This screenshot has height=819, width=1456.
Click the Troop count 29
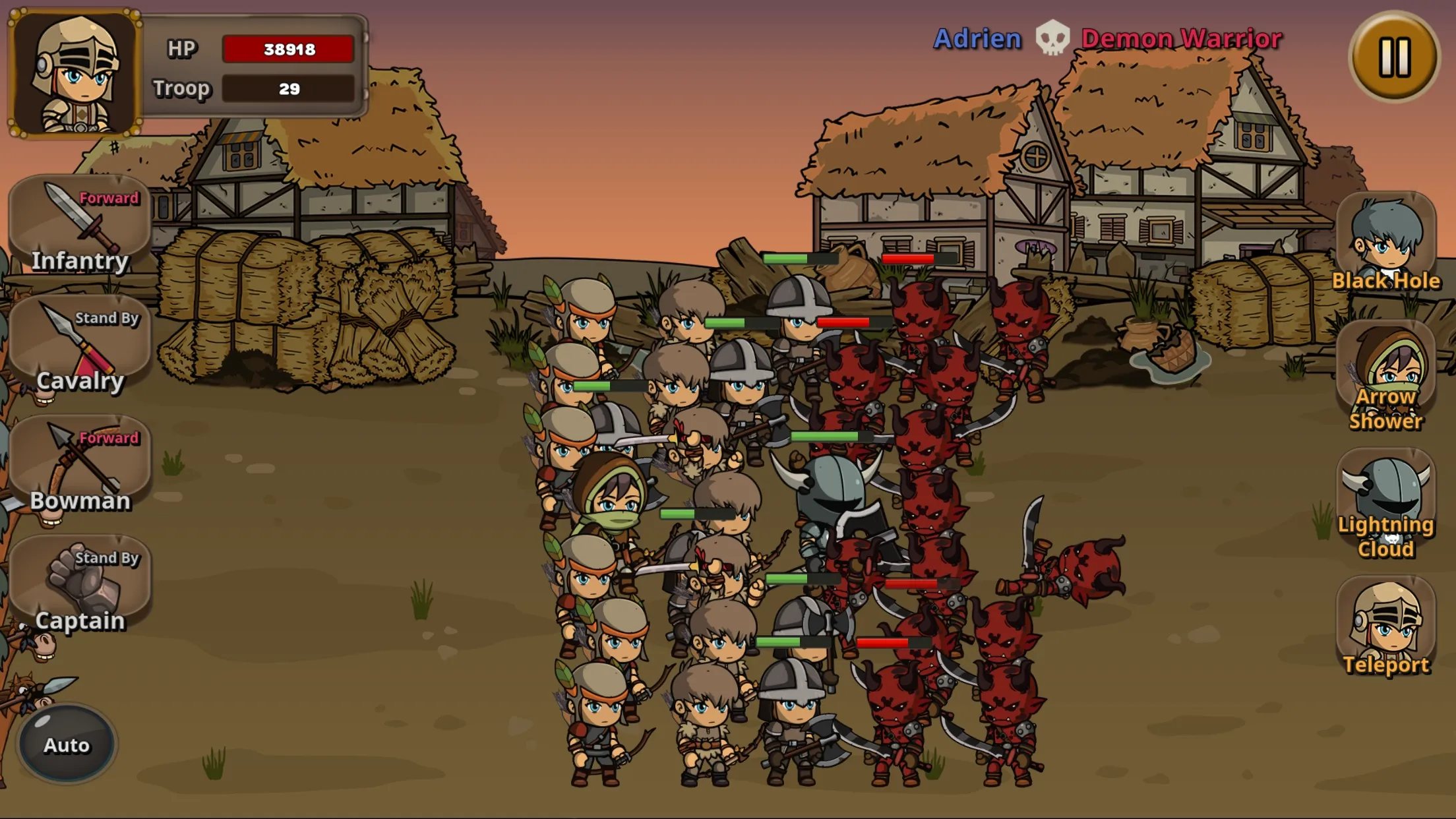tap(289, 88)
